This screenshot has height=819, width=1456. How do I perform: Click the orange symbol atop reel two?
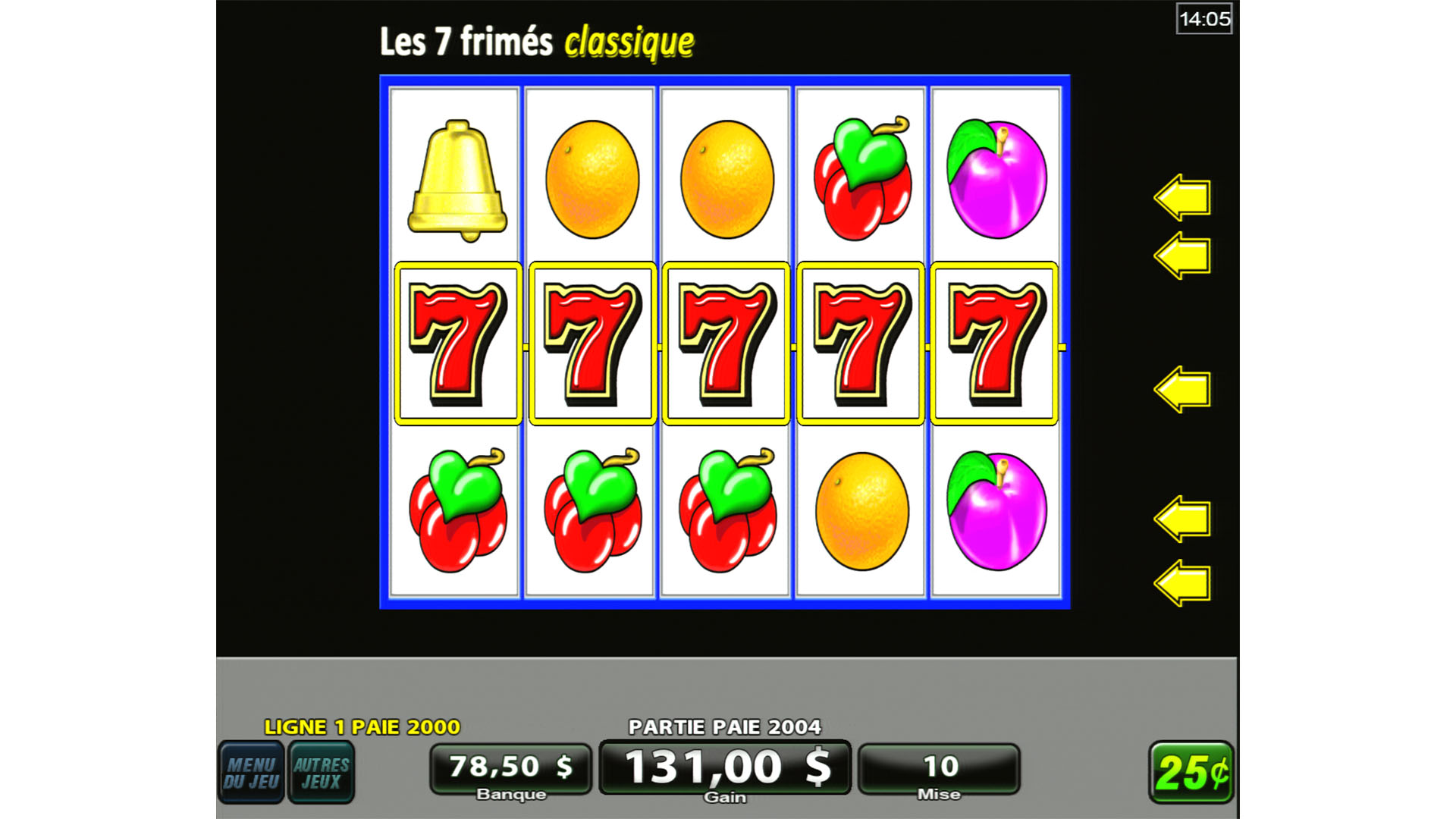[590, 180]
